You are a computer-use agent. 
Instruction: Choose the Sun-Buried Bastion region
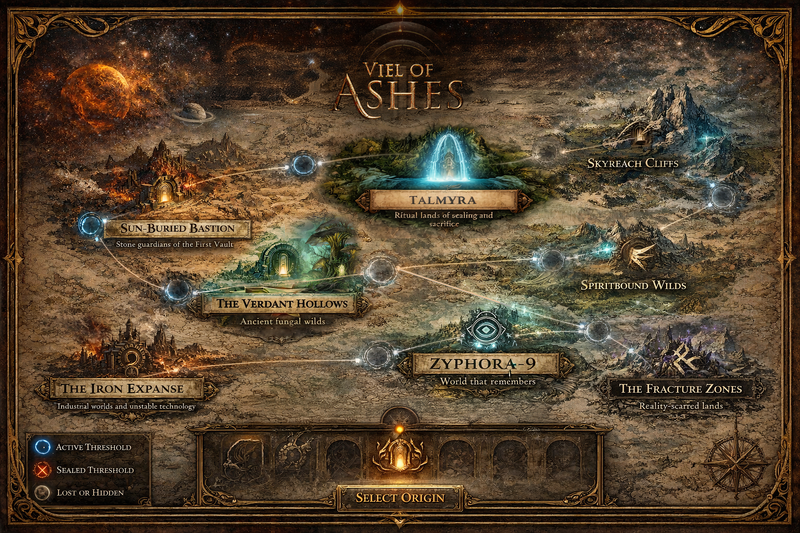click(176, 229)
